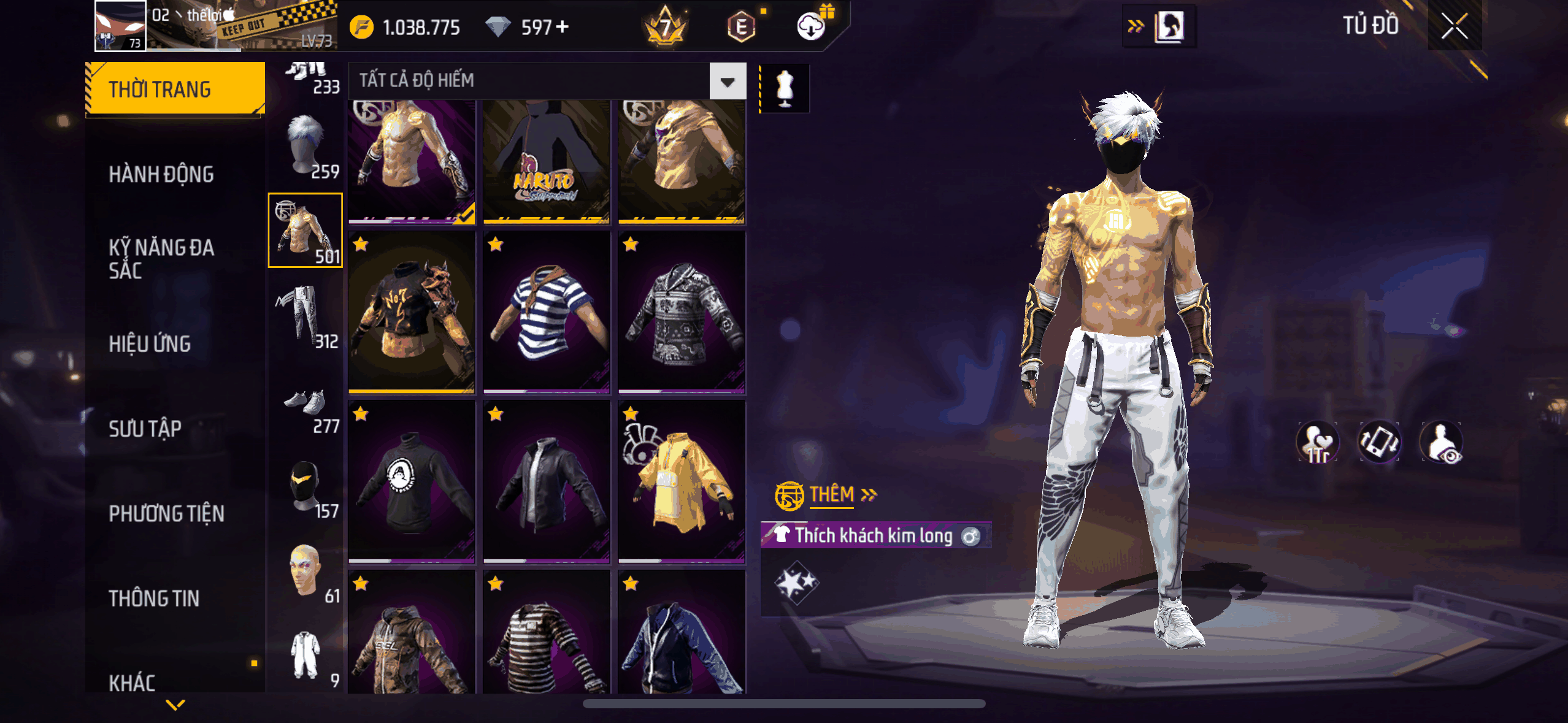The width and height of the screenshot is (1568, 723).
Task: Add diamonds with the plus button
Action: click(x=563, y=27)
